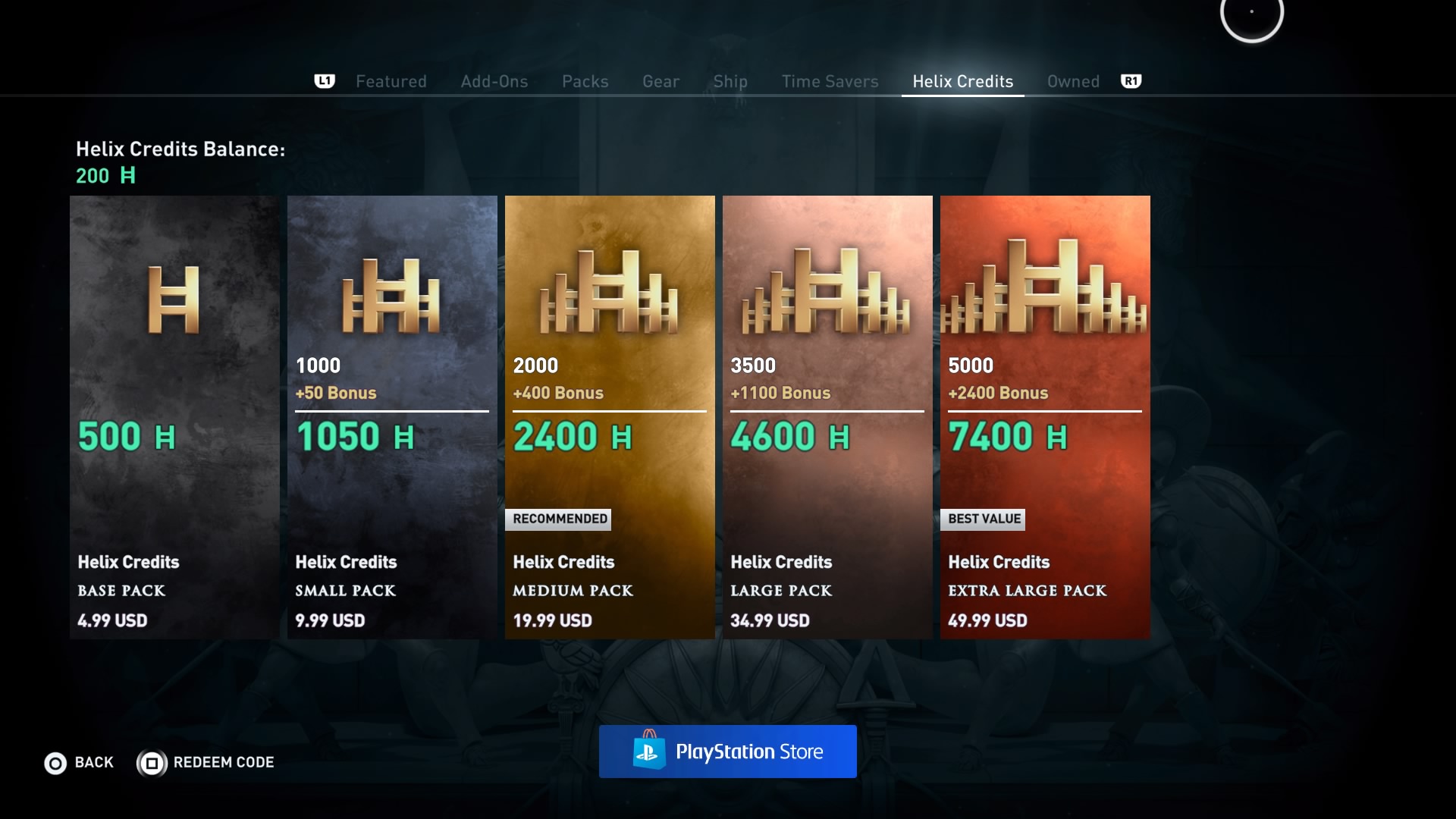
Task: Pick the recommended Medium Pack
Action: [610, 417]
